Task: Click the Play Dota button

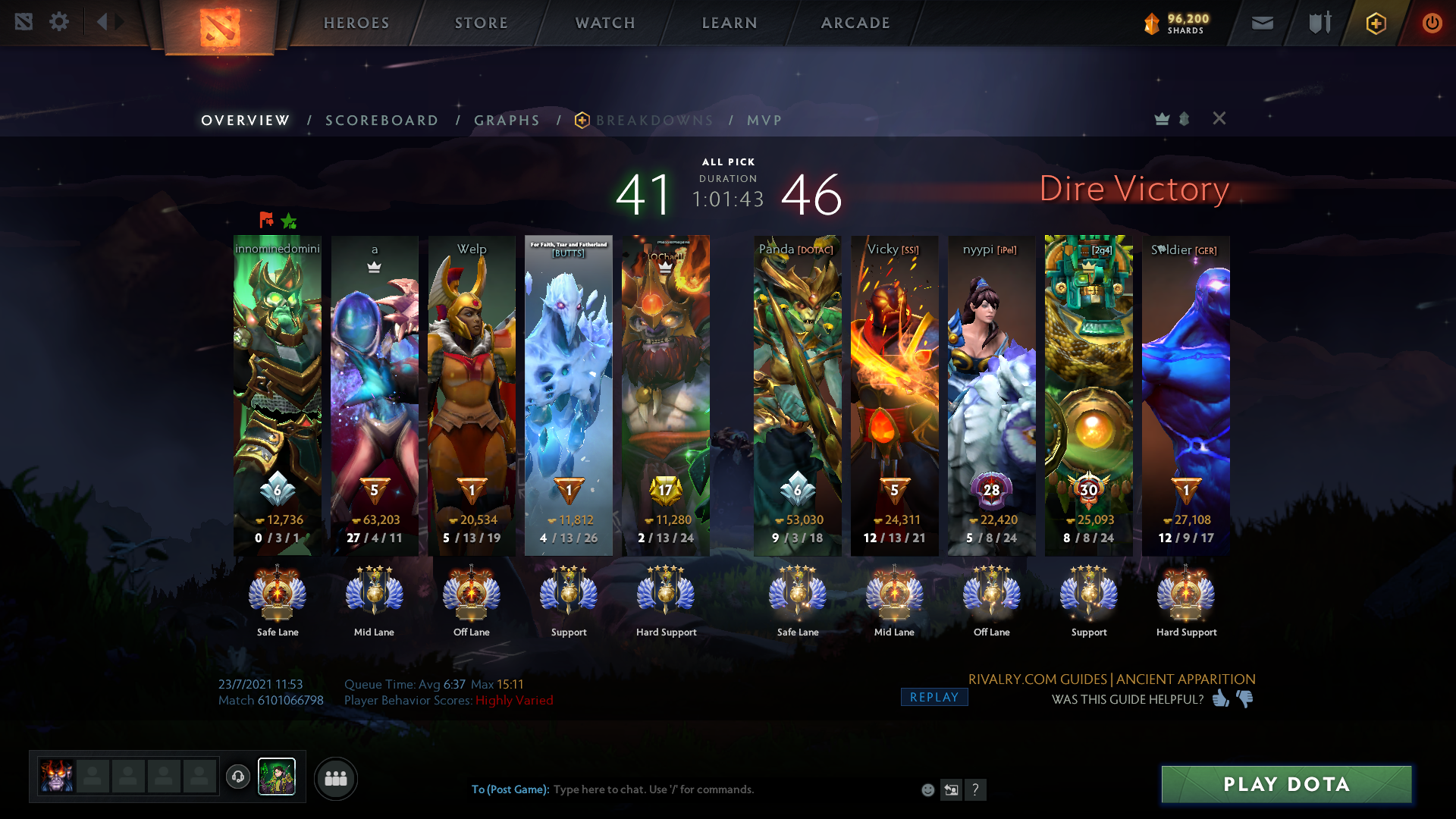Action: click(1286, 784)
